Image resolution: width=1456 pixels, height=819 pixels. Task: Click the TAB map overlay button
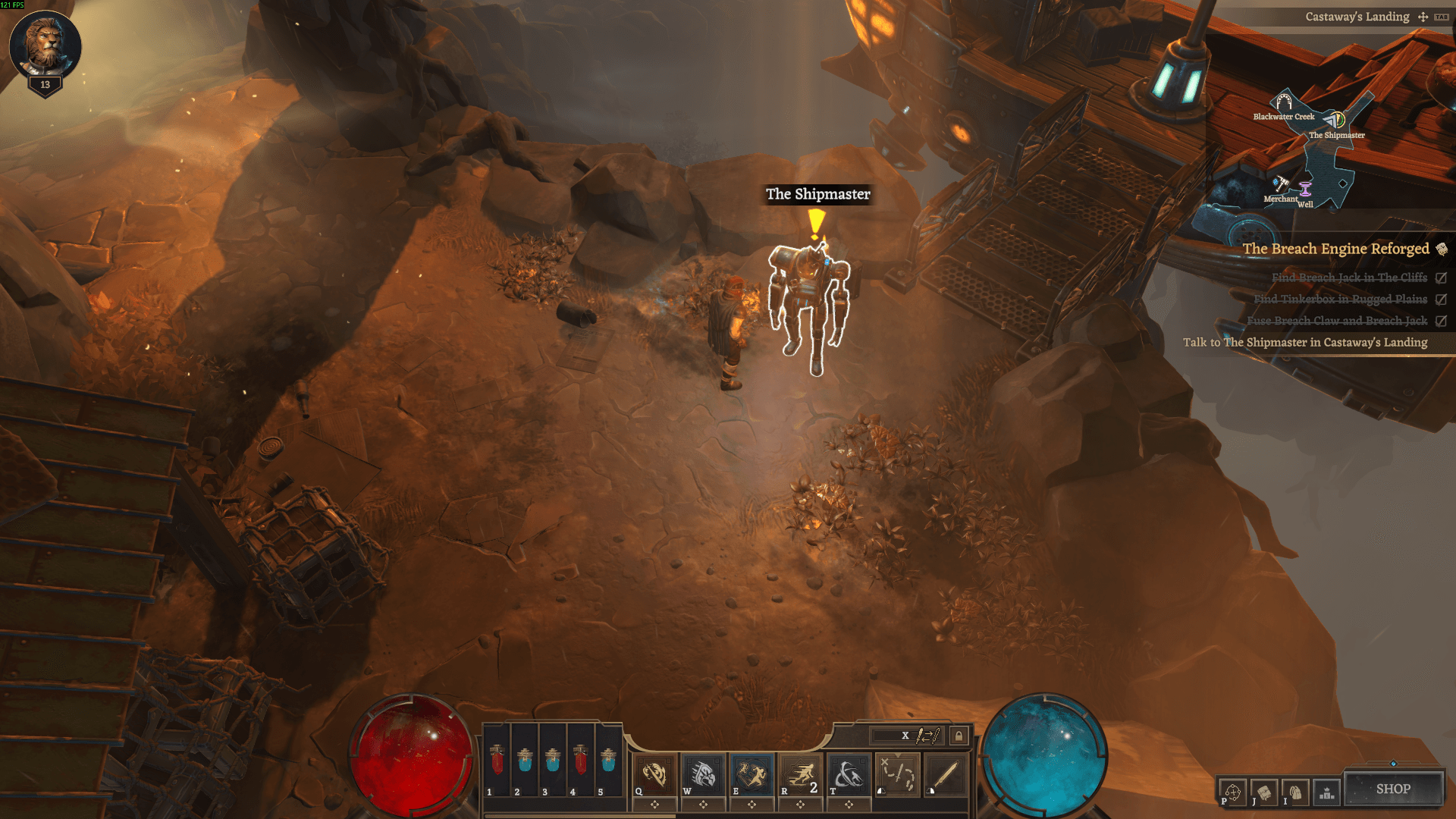coord(1441,17)
